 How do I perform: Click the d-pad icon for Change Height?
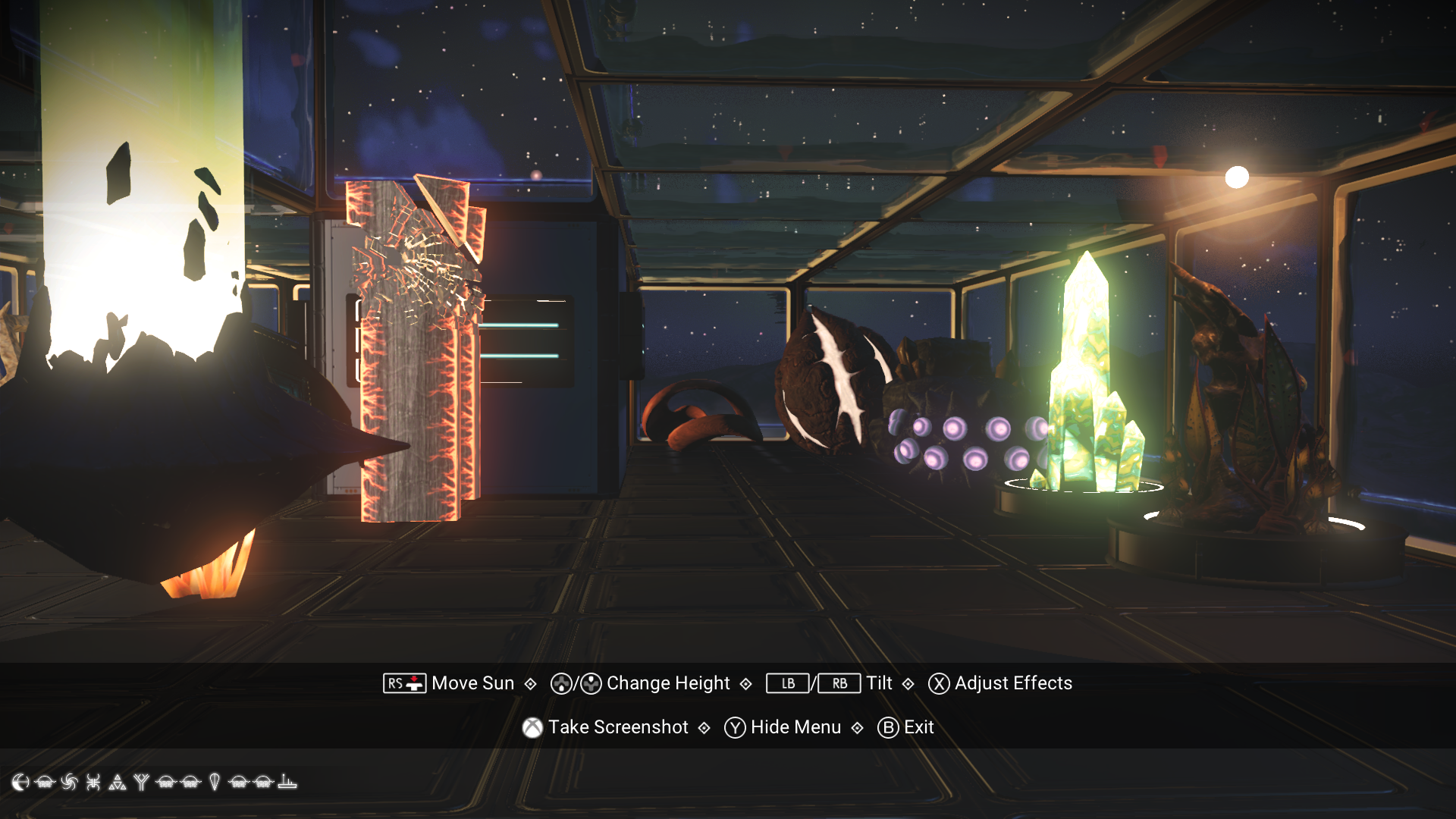coord(560,683)
